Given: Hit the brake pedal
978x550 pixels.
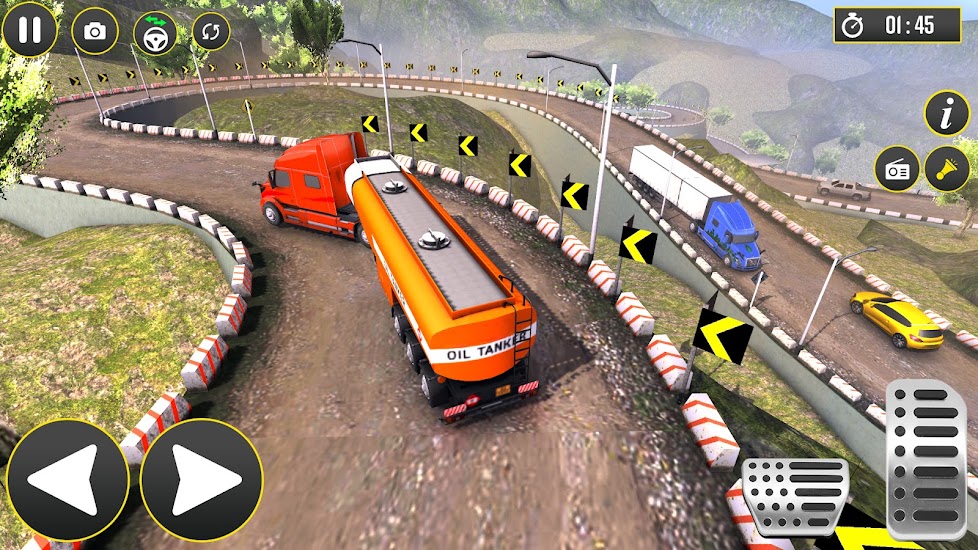Looking at the screenshot, I should (795, 497).
